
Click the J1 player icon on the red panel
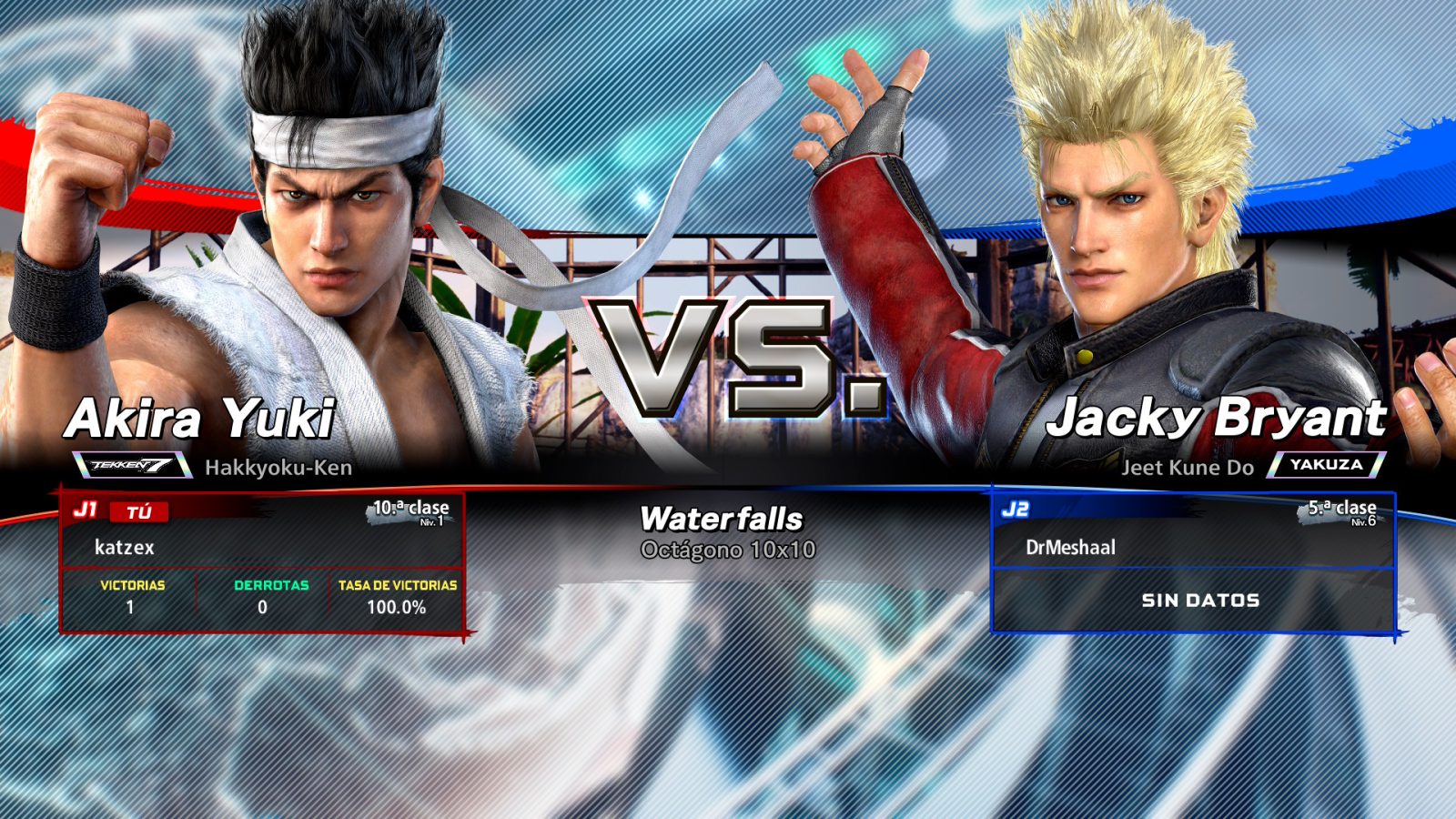pyautogui.click(x=86, y=511)
